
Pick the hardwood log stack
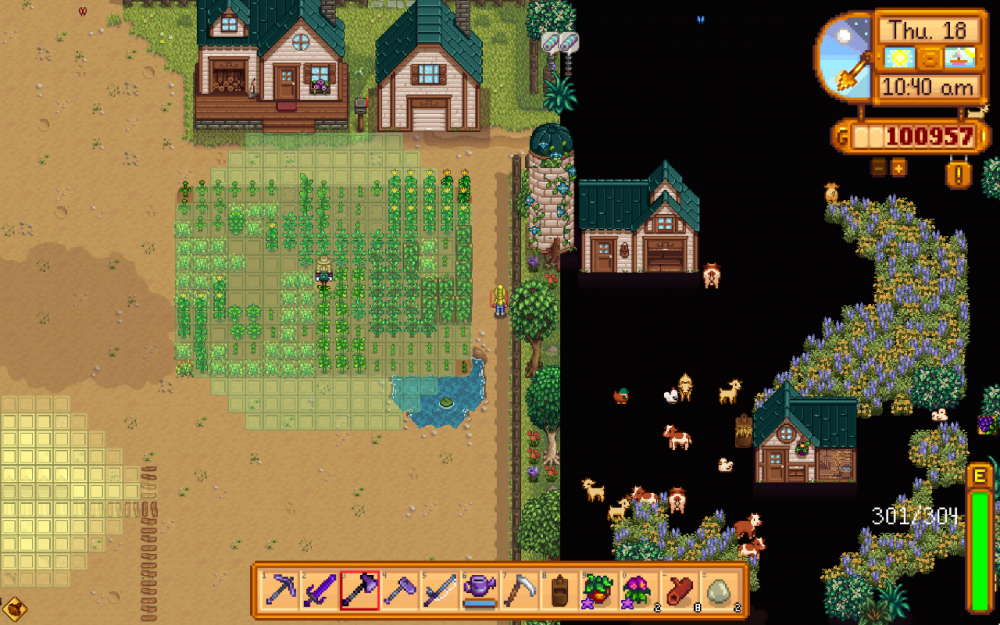[677, 591]
